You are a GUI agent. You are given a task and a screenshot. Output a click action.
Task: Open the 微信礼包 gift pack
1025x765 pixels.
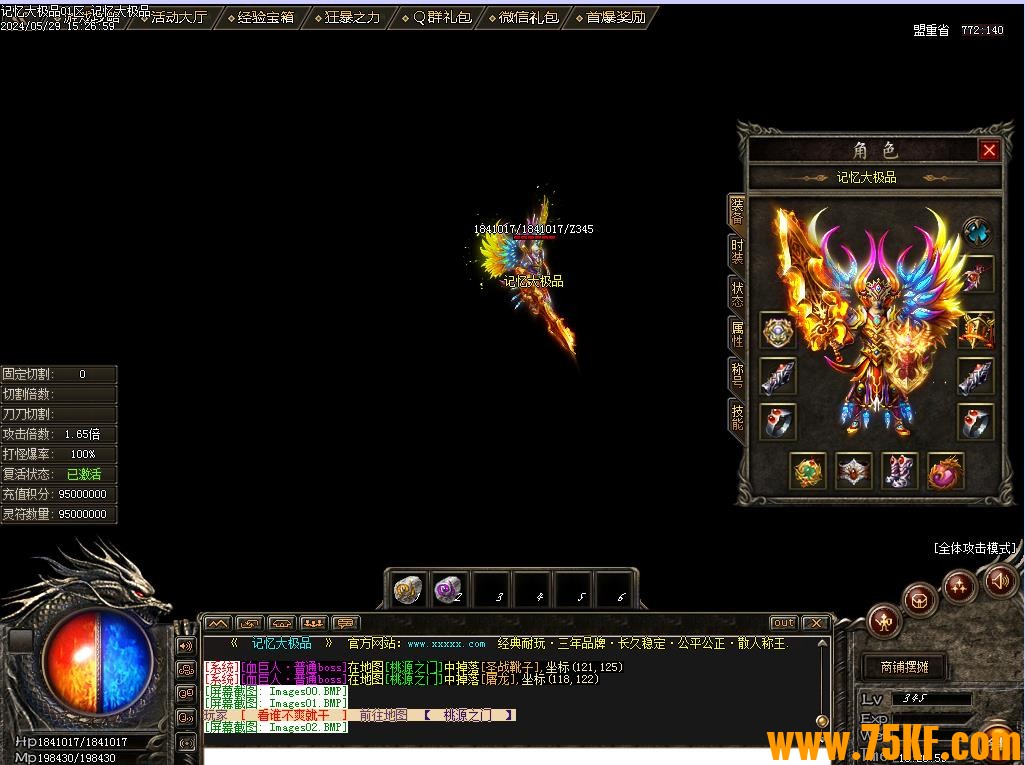(523, 17)
